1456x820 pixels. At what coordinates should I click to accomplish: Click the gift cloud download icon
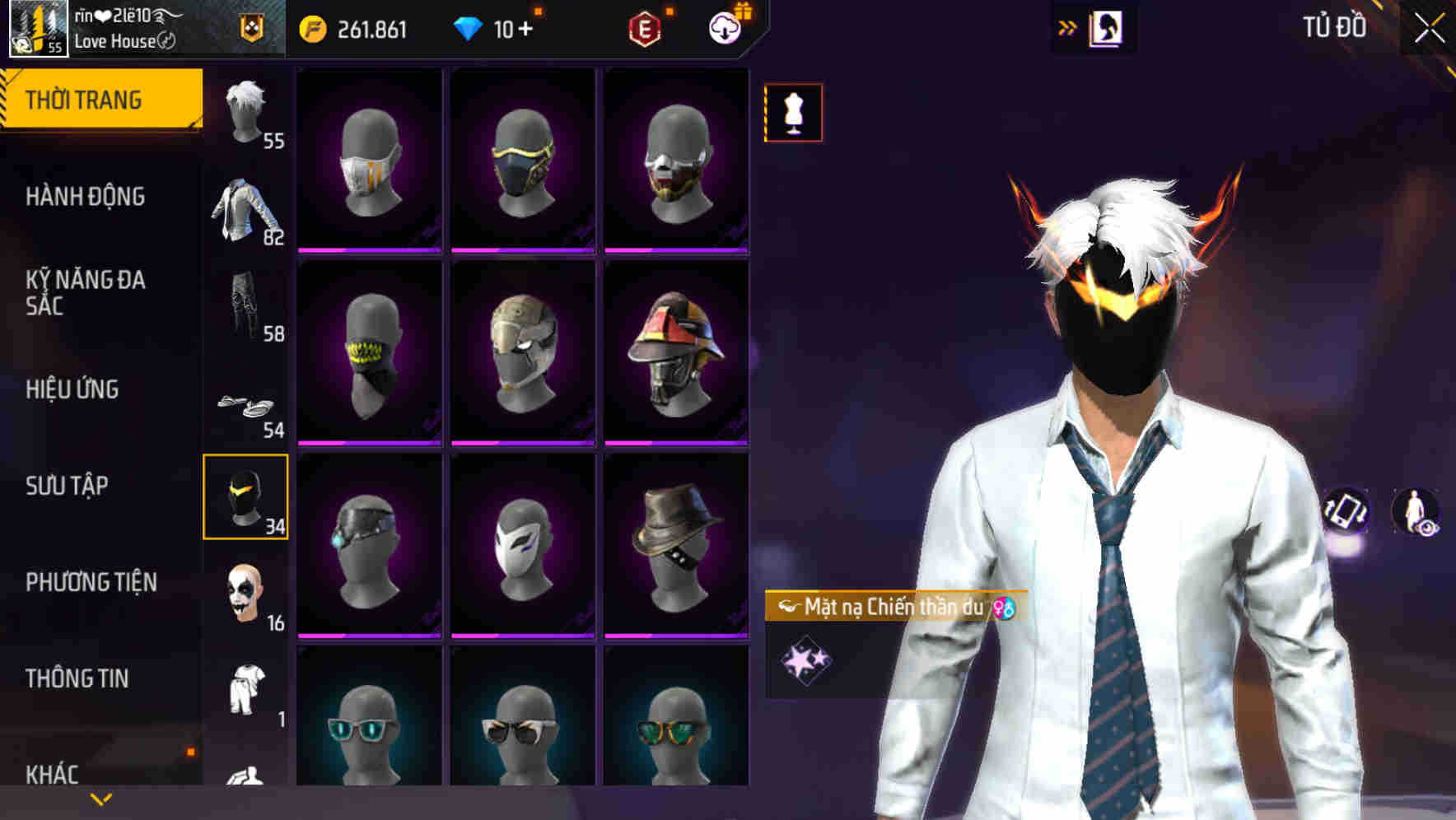pyautogui.click(x=723, y=27)
